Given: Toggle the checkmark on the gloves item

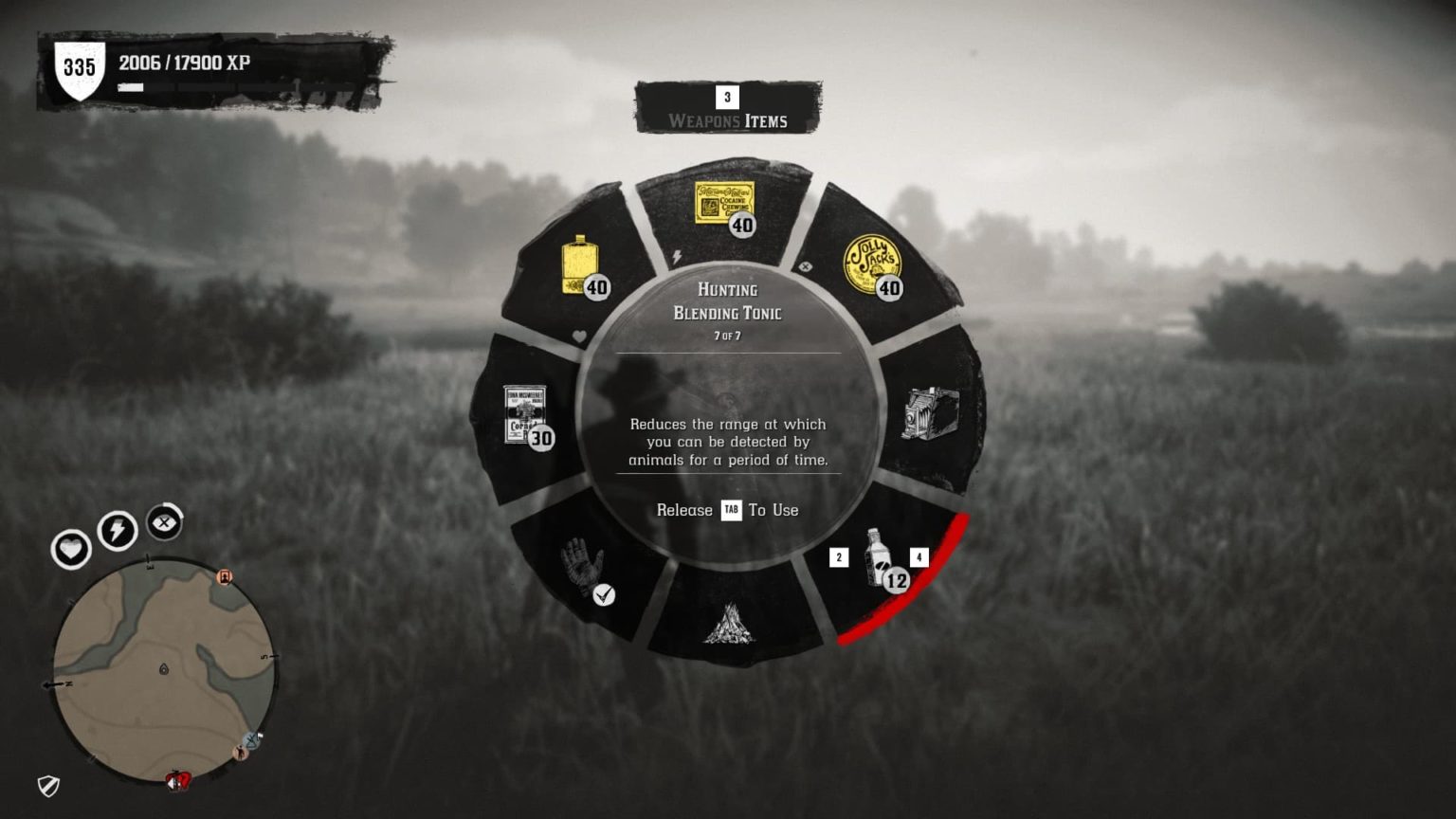Looking at the screenshot, I should click(x=604, y=596).
